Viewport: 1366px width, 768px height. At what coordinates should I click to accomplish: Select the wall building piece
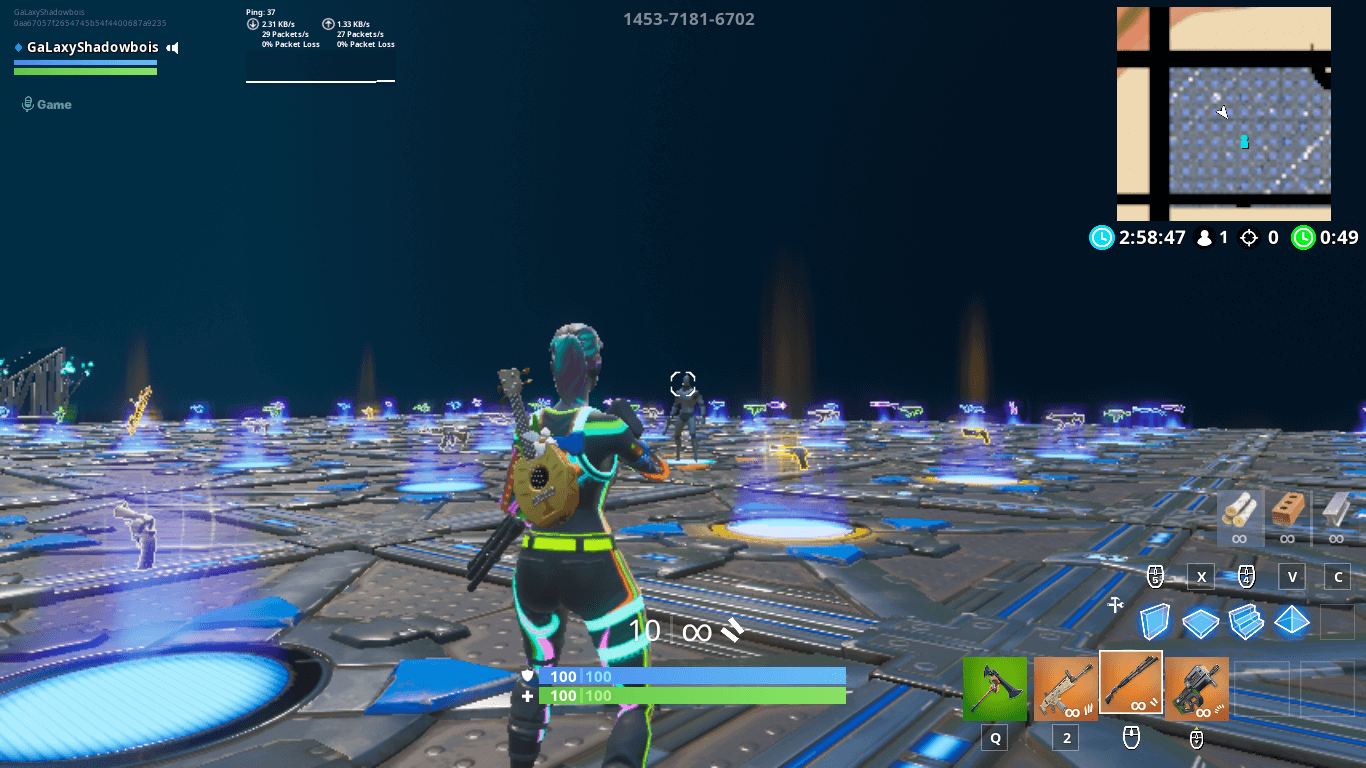click(1154, 620)
